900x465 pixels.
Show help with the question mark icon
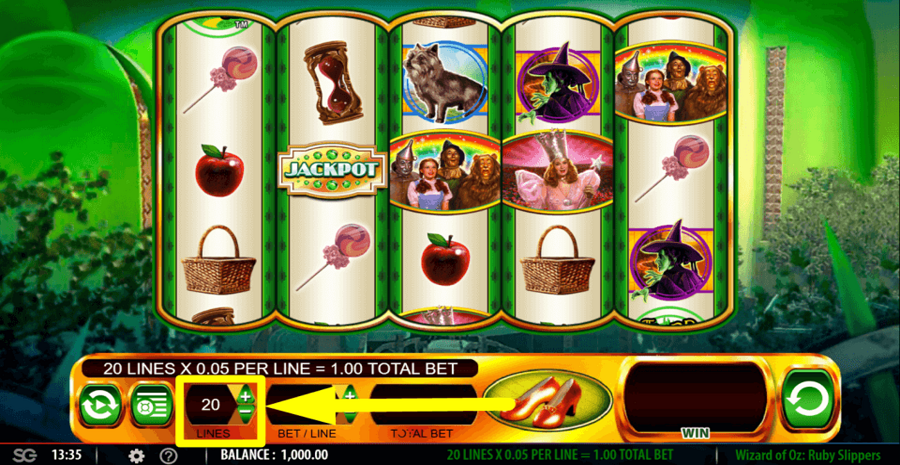pyautogui.click(x=169, y=456)
